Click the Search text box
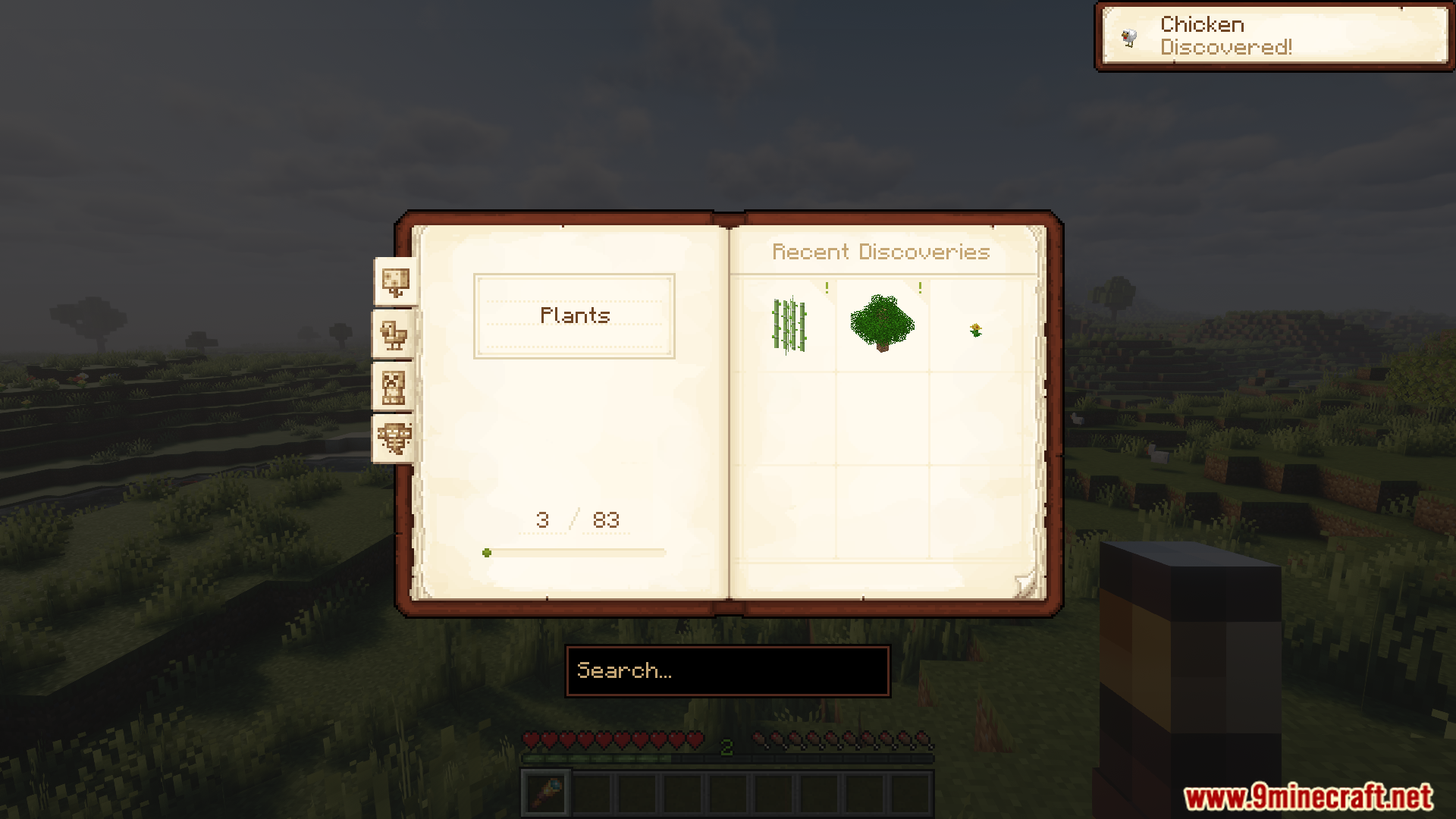This screenshot has width=1456, height=819. [727, 671]
